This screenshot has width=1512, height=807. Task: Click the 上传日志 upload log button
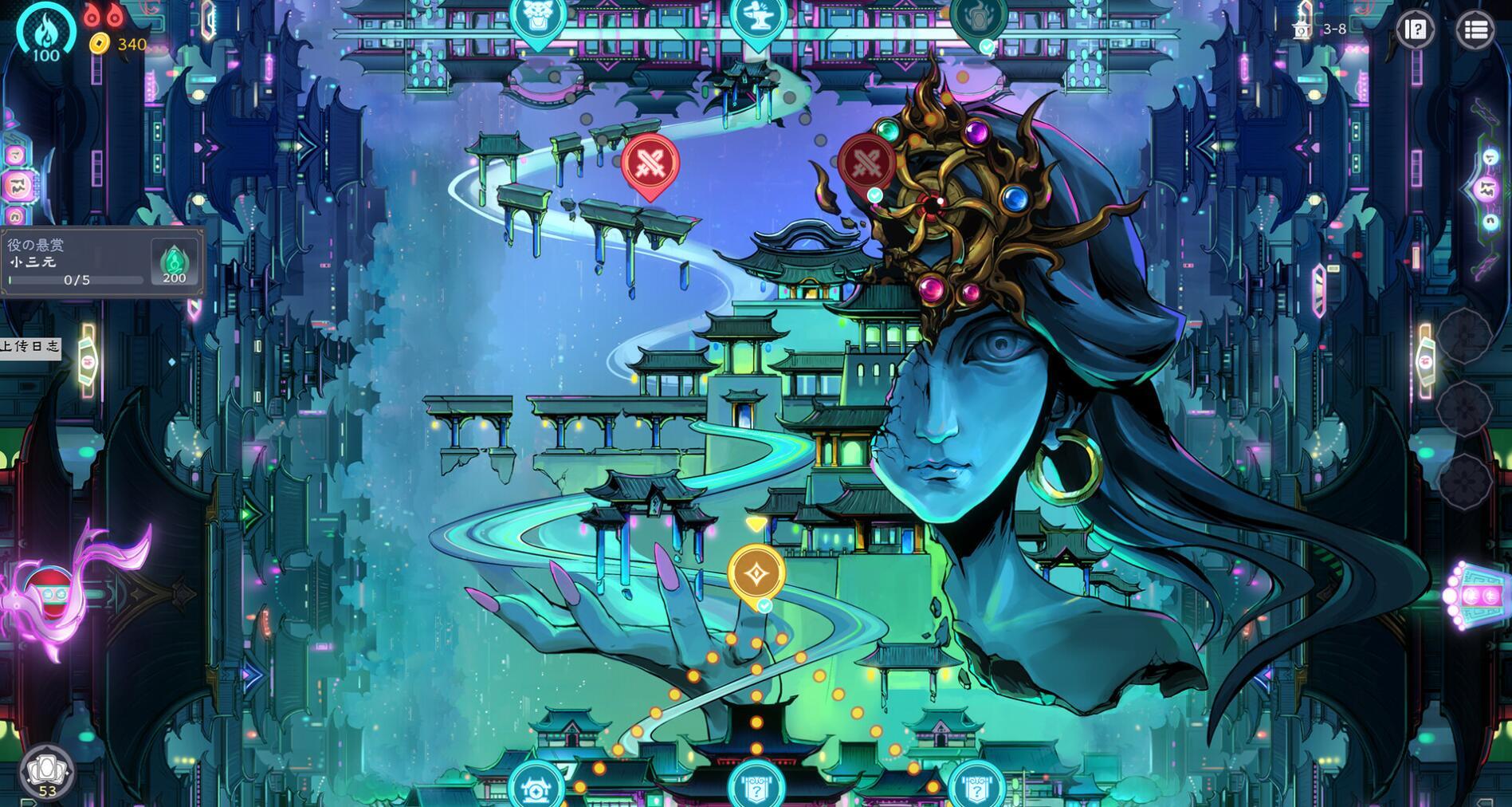(29, 351)
